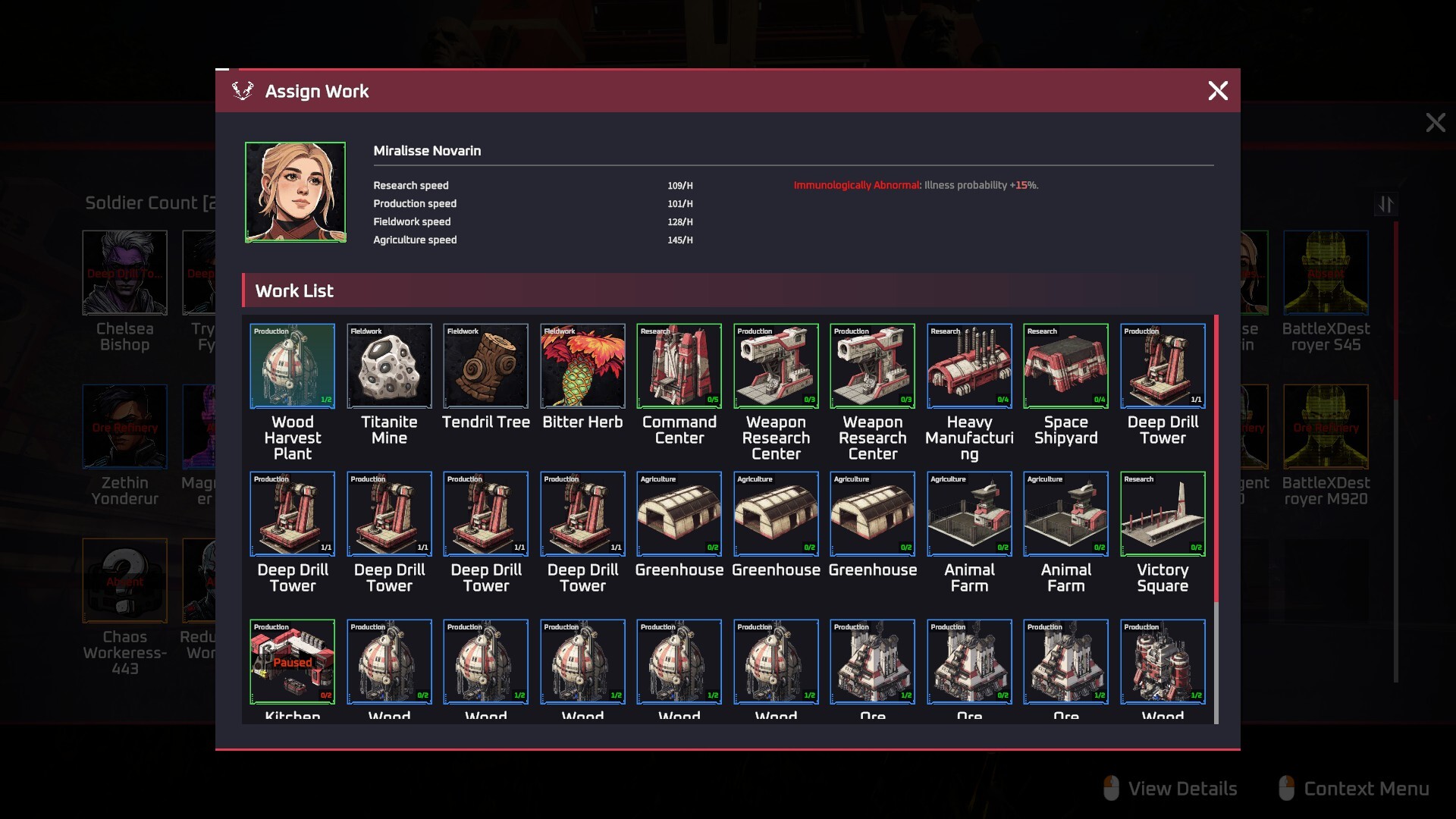Choose the Tendril Tree fieldwork job
Screen dimensions: 1456x819
click(485, 366)
